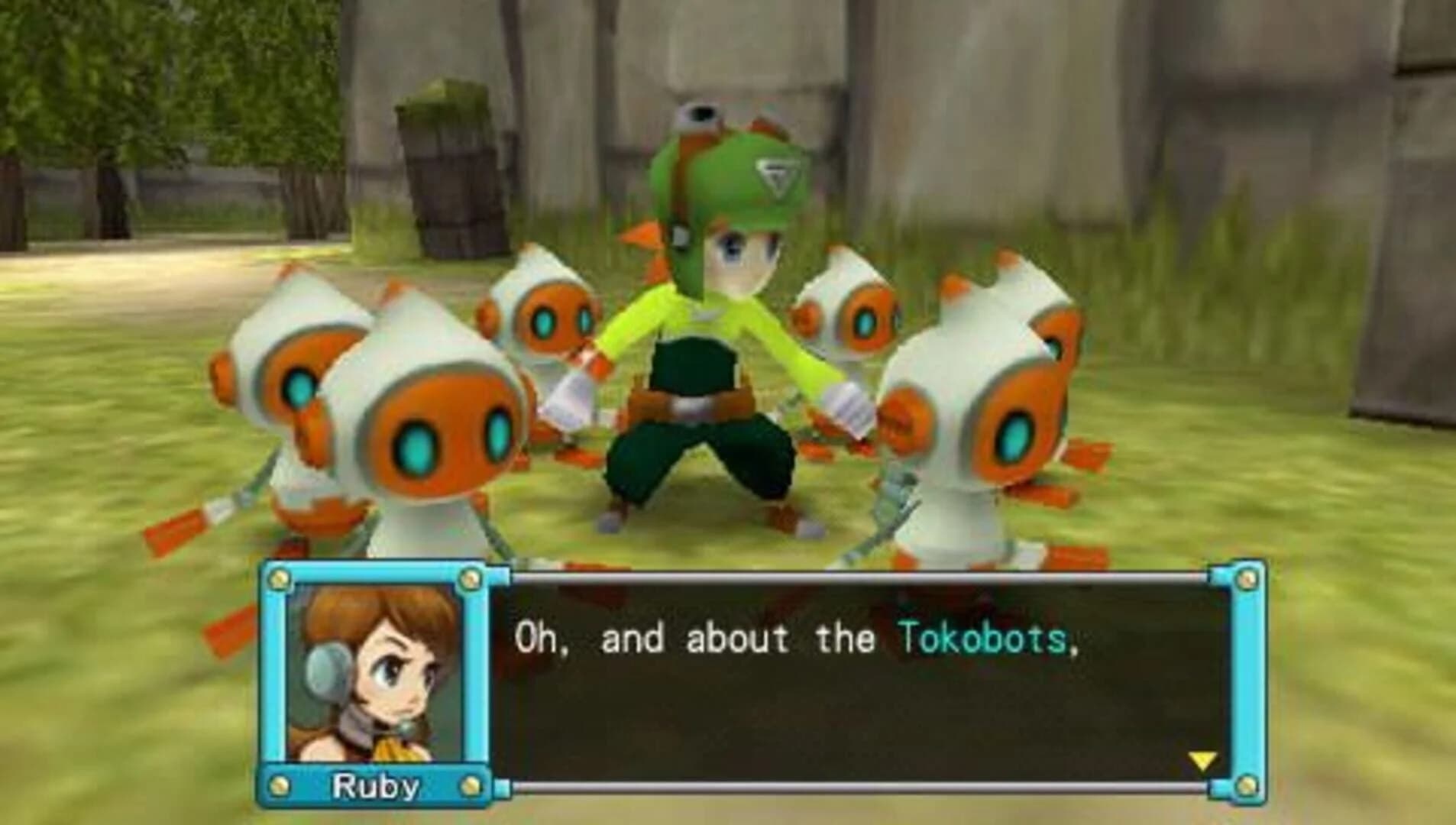The height and width of the screenshot is (825, 1456).
Task: Select the Ruby name label
Action: click(374, 786)
